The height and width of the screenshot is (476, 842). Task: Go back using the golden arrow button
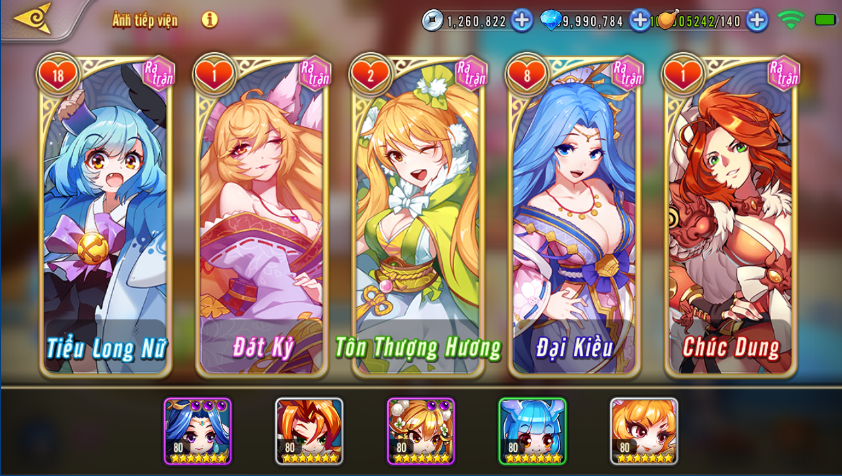coord(34,18)
